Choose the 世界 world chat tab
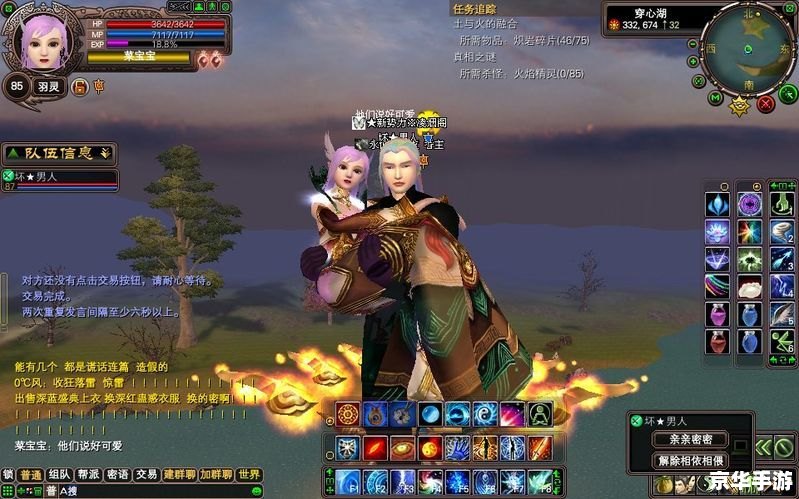 click(x=249, y=474)
